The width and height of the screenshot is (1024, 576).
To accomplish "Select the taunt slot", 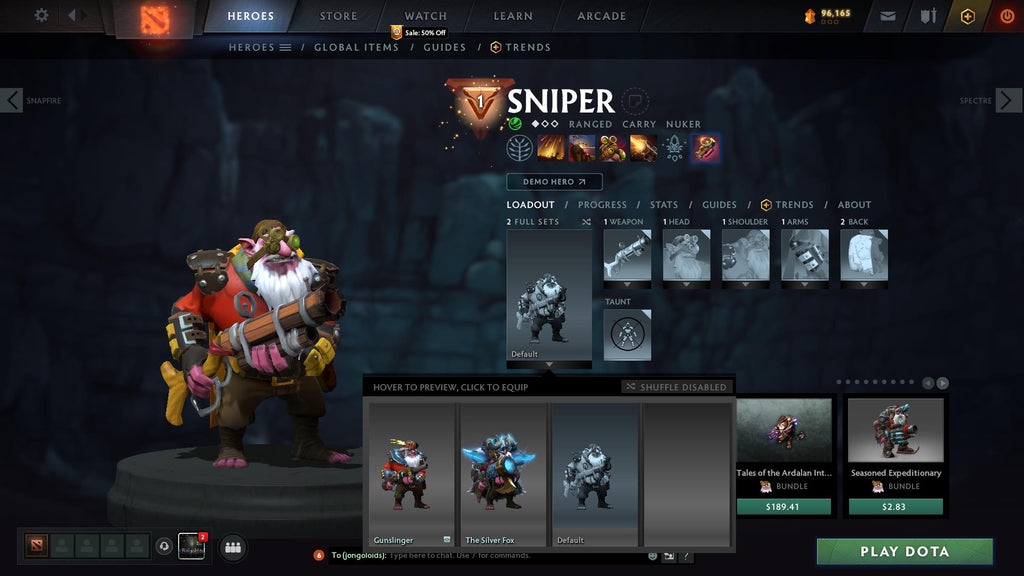I will 627,334.
